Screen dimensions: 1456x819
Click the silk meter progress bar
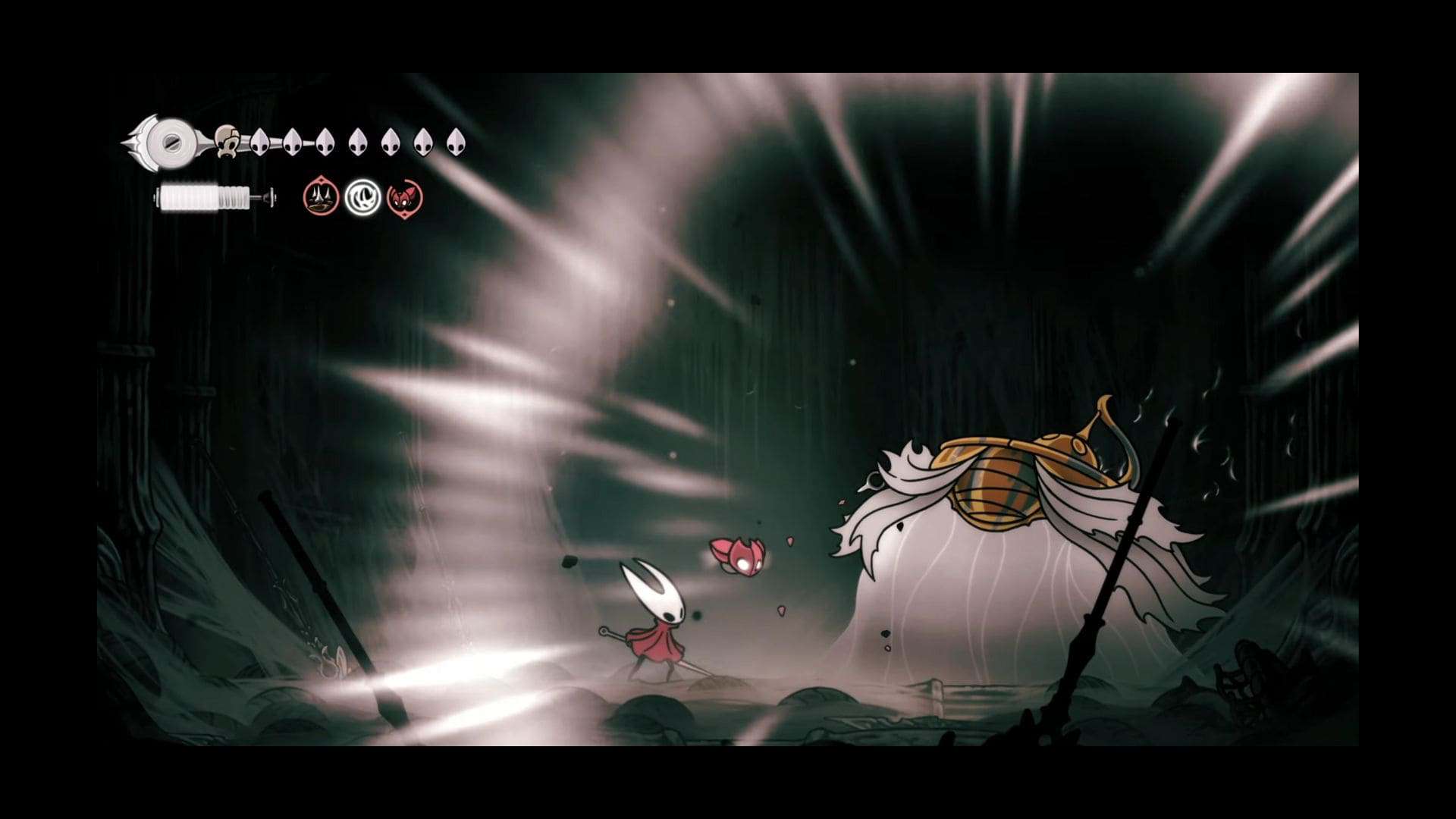tap(205, 197)
